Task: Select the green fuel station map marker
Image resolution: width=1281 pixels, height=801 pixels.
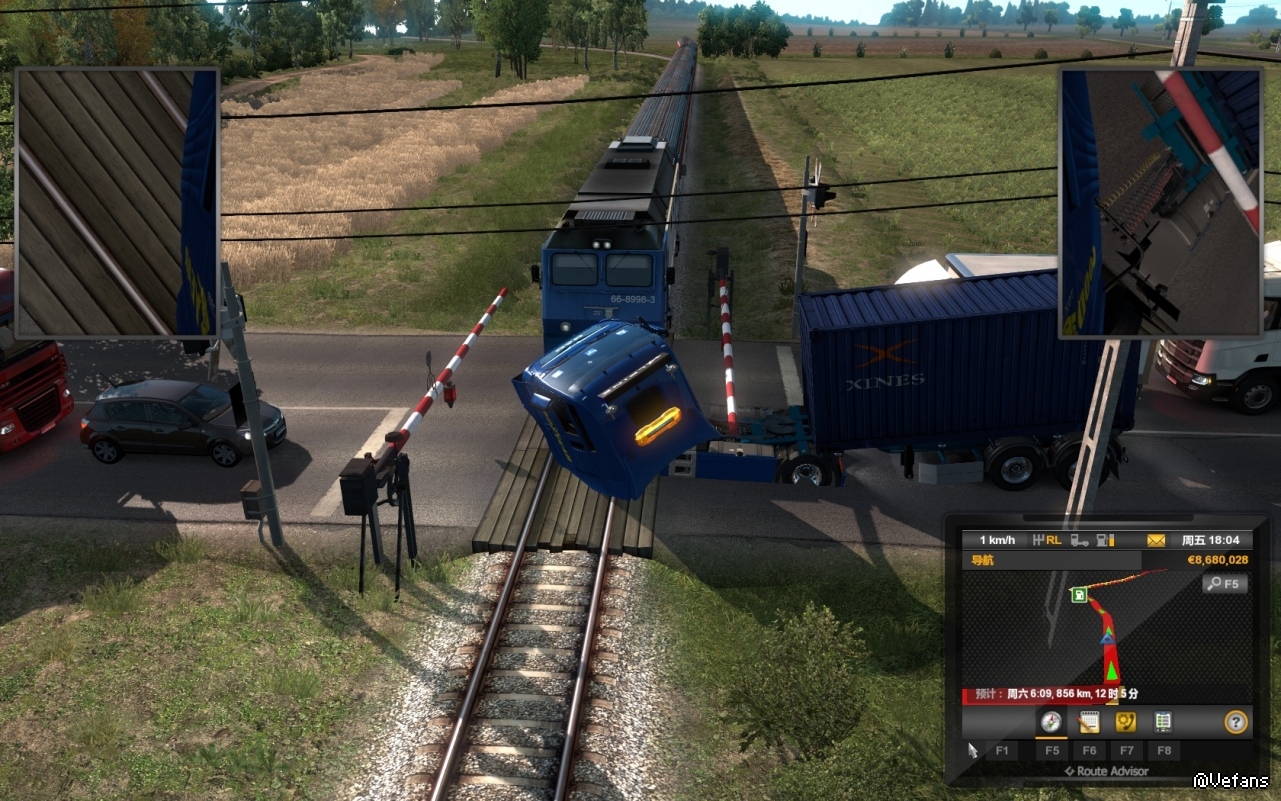Action: pyautogui.click(x=1080, y=595)
